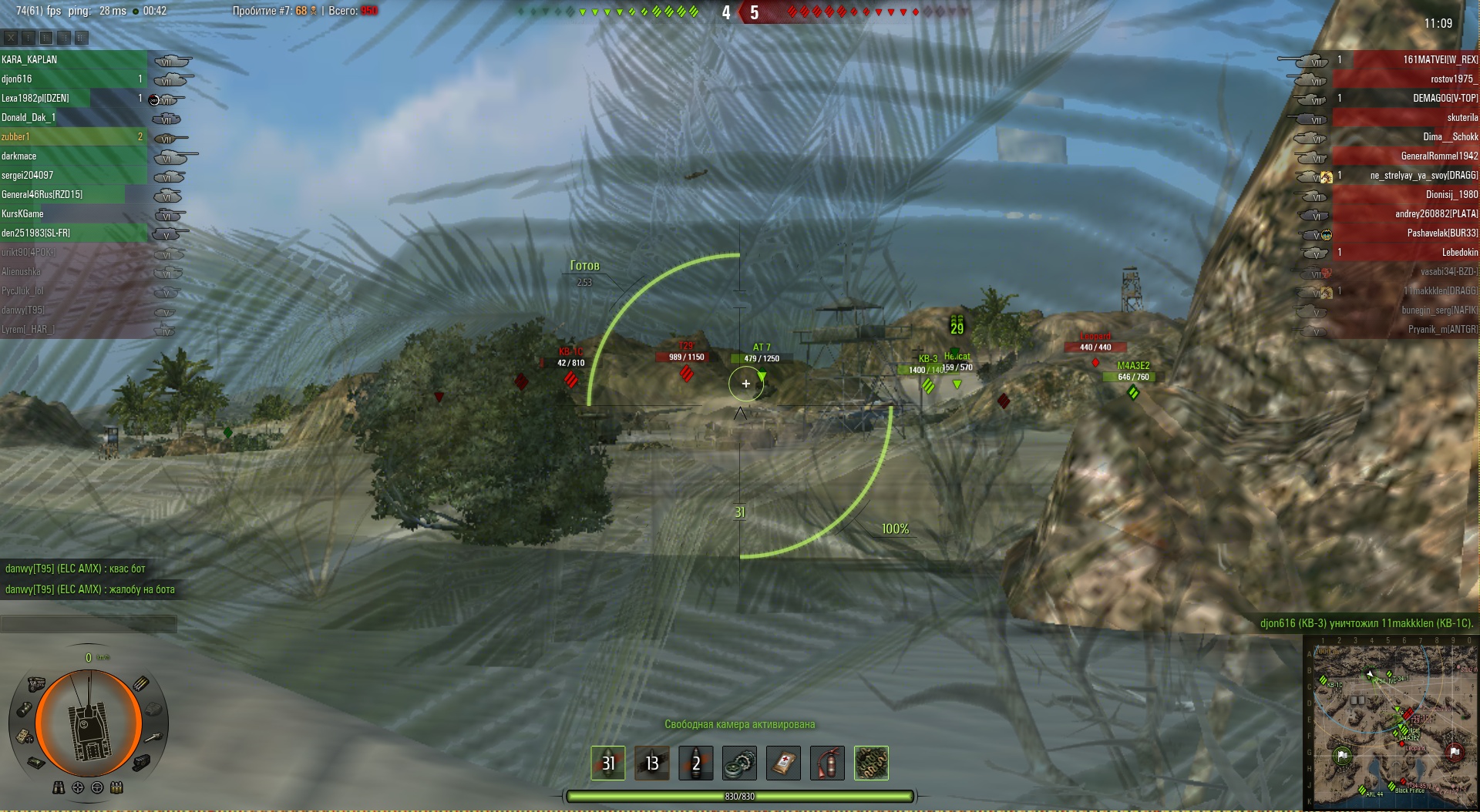Hide the player panel with X button
Screen dimensions: 1480x812
(x=11, y=37)
